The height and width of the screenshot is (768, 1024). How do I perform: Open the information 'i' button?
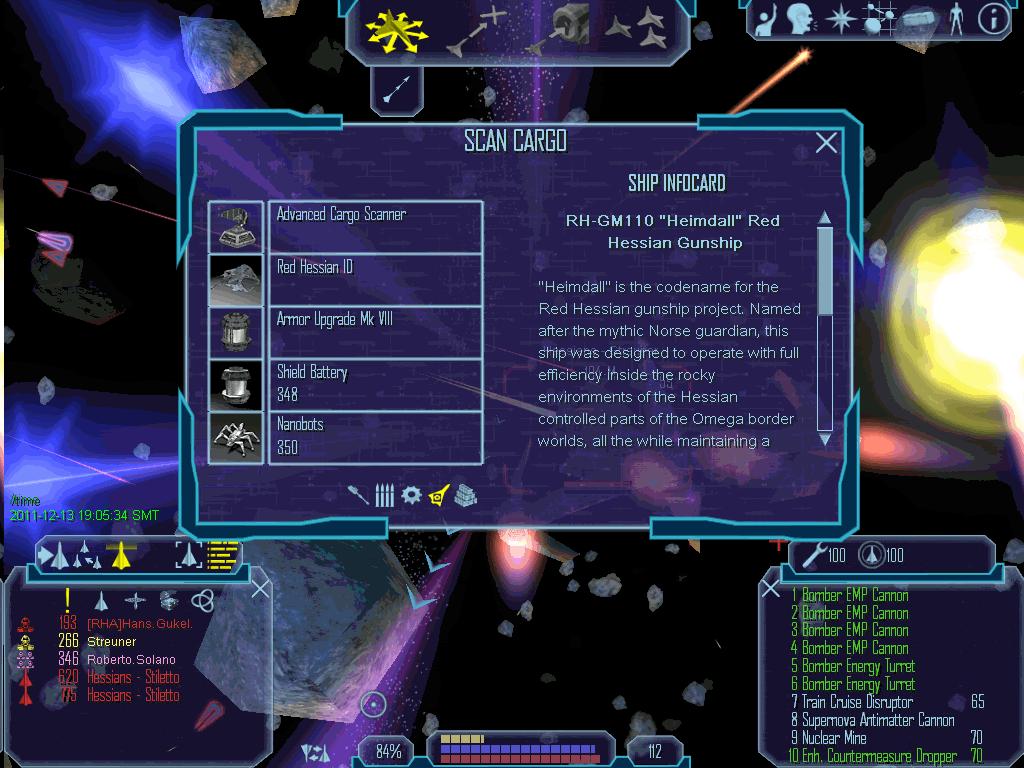[x=992, y=19]
